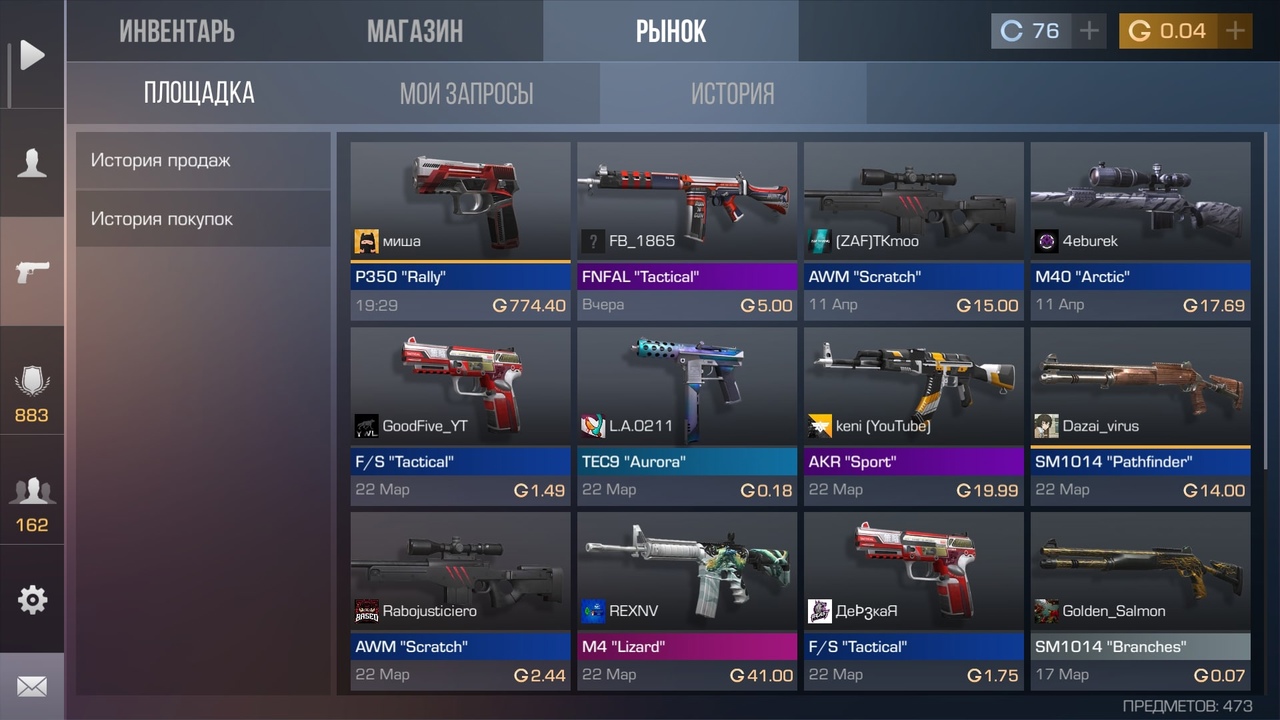Open the Магазин tab
This screenshot has width=1280, height=720.
click(414, 31)
